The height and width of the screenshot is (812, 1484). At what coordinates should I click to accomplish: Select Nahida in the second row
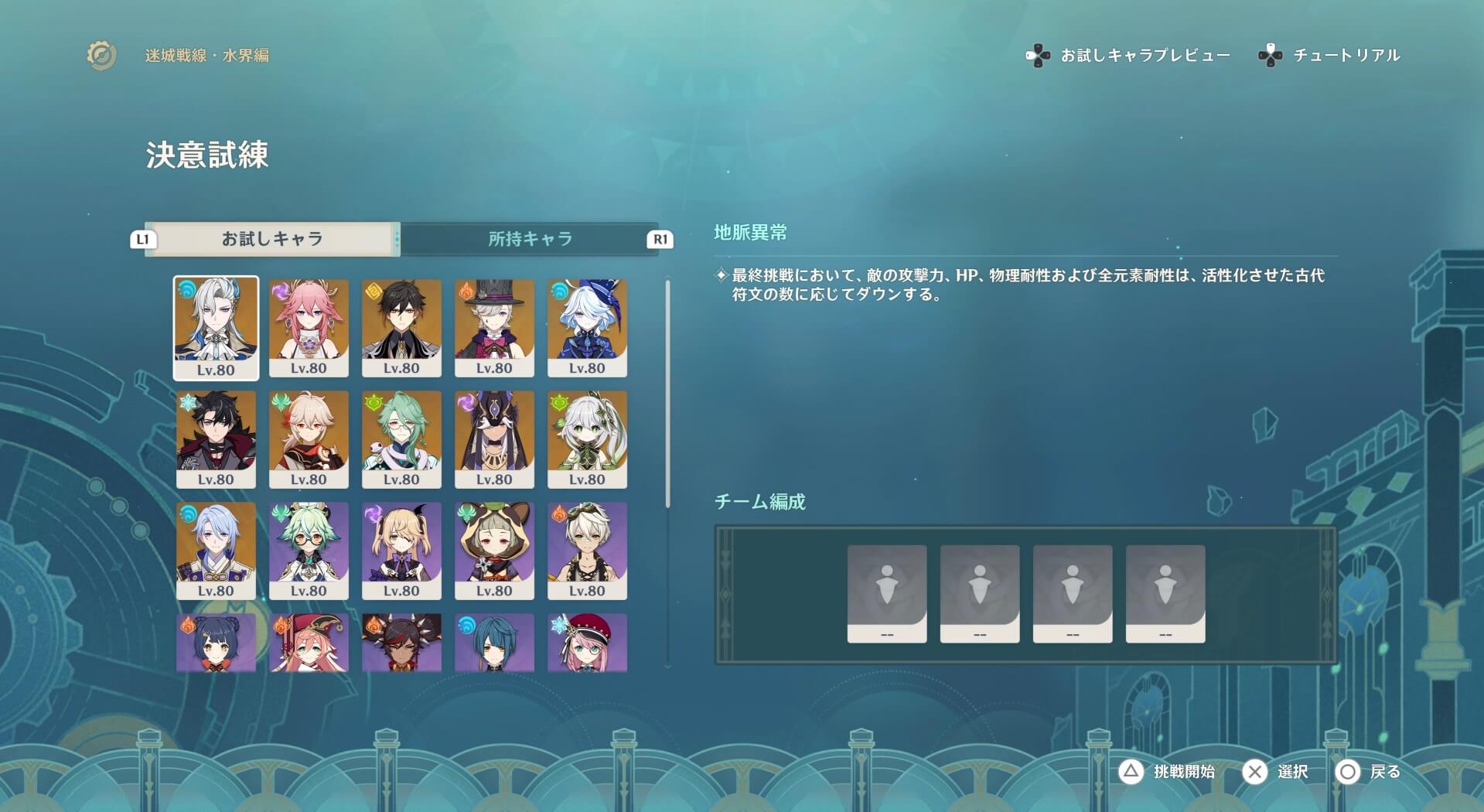click(588, 437)
